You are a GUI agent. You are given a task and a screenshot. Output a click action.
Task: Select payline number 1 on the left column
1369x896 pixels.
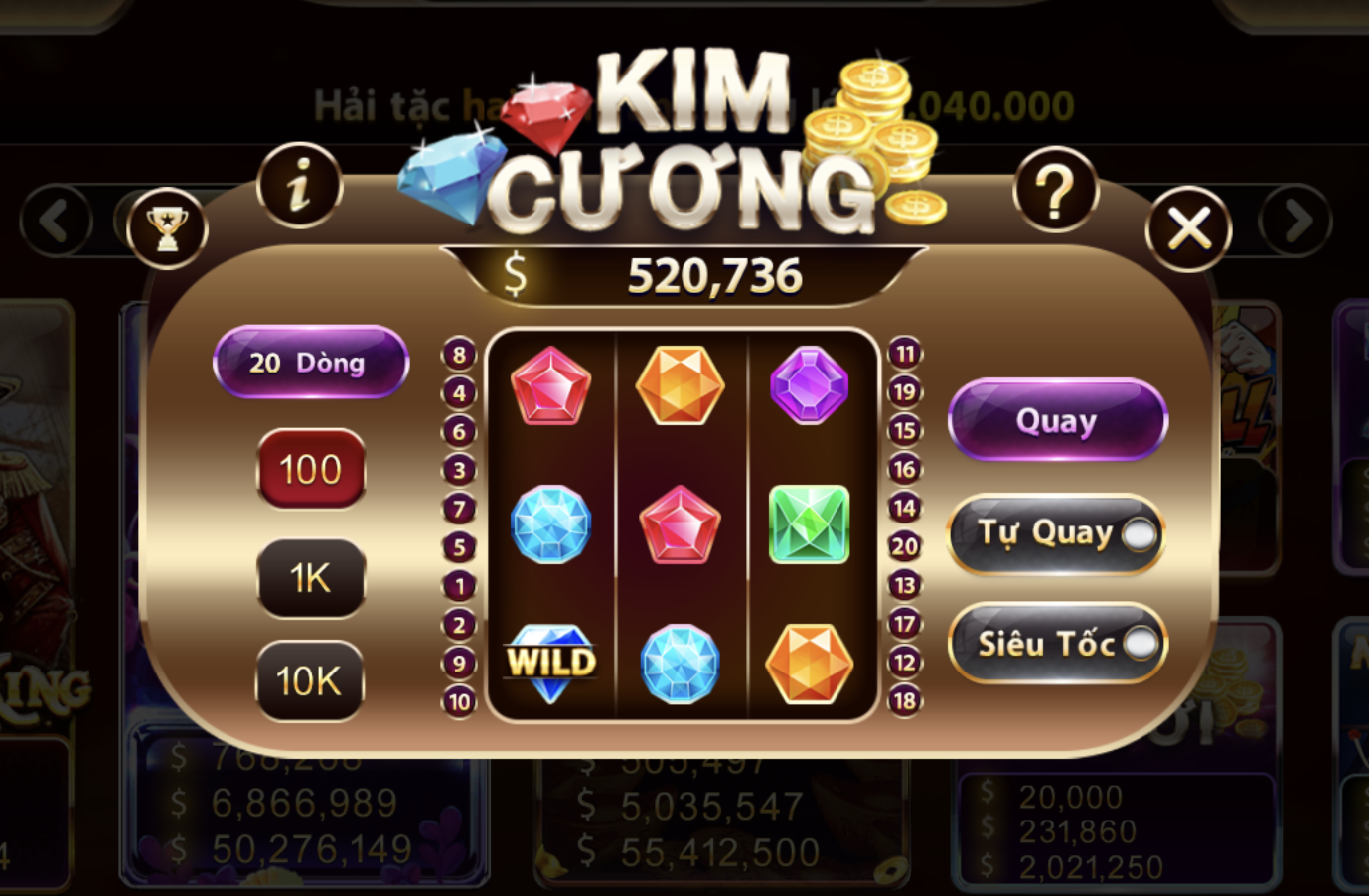coord(458,584)
